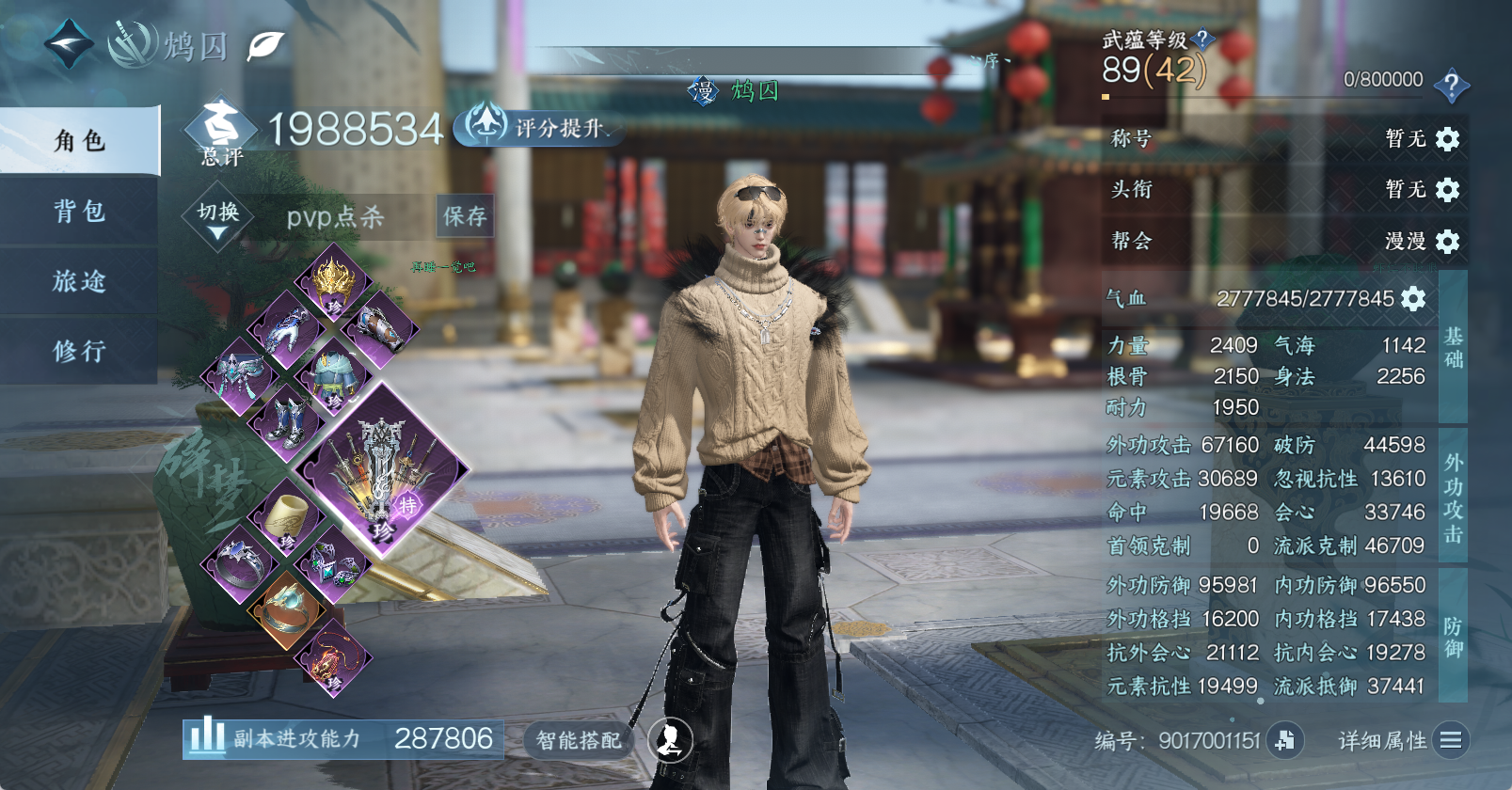Switch to the 角色 tab
1512x790 pixels.
click(x=79, y=141)
